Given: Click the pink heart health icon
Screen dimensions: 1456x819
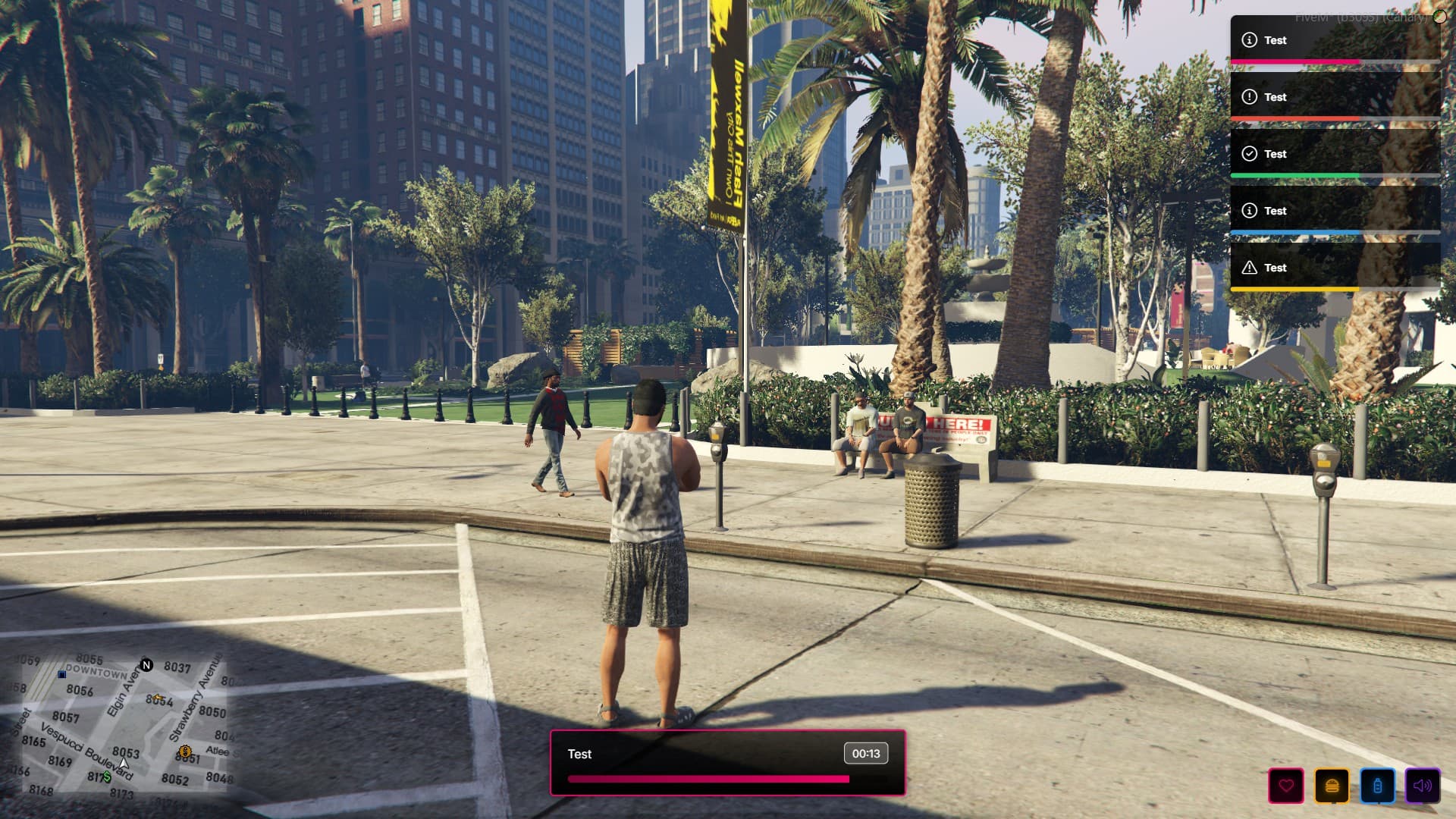Looking at the screenshot, I should click(1286, 786).
